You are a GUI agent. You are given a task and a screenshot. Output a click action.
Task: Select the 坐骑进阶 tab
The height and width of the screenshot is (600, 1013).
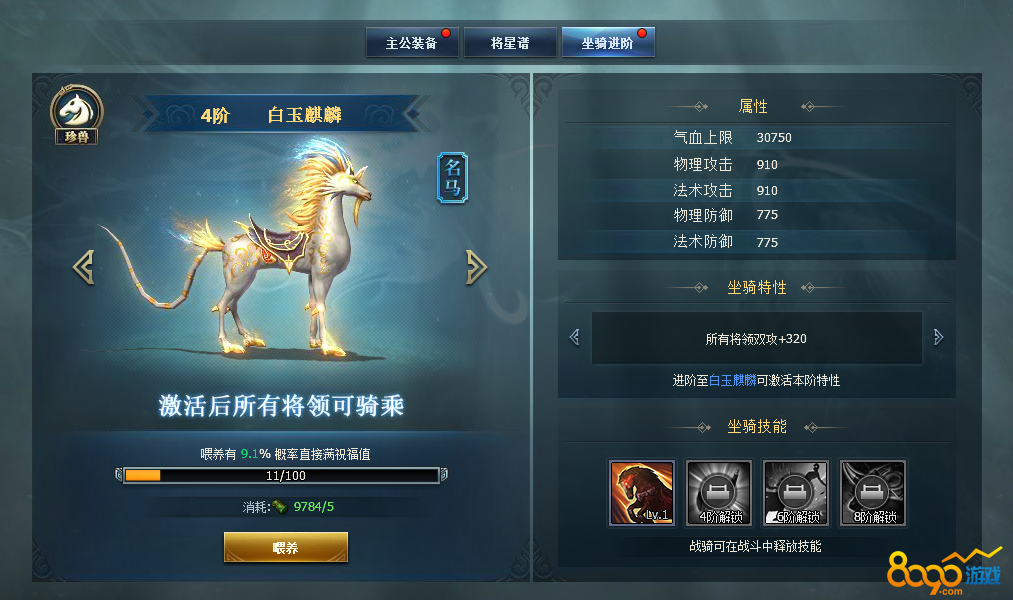pyautogui.click(x=607, y=44)
